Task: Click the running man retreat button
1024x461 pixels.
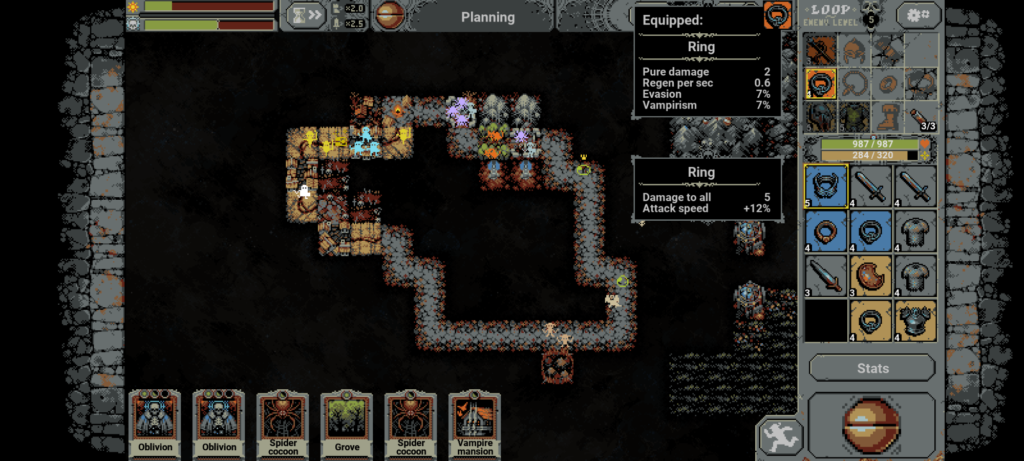Action: click(777, 437)
